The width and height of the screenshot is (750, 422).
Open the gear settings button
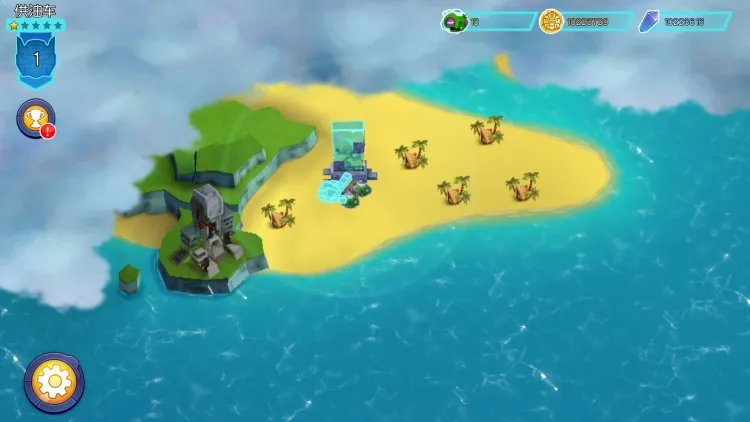(53, 381)
